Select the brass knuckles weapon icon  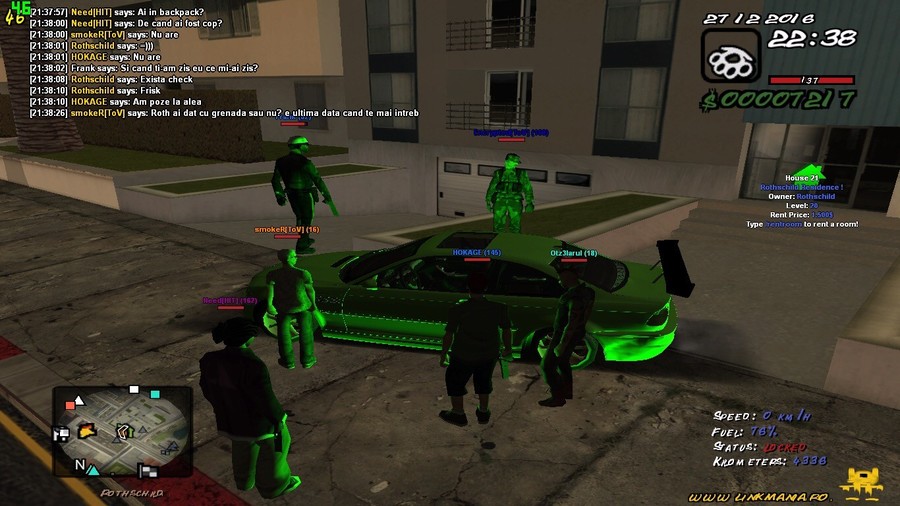731,56
